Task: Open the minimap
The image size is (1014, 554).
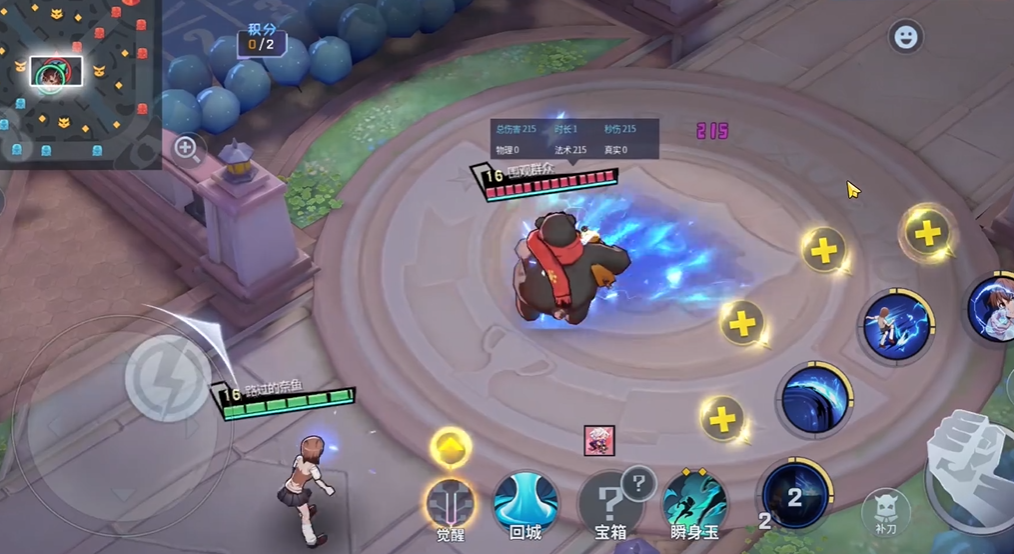Action: pyautogui.click(x=80, y=84)
